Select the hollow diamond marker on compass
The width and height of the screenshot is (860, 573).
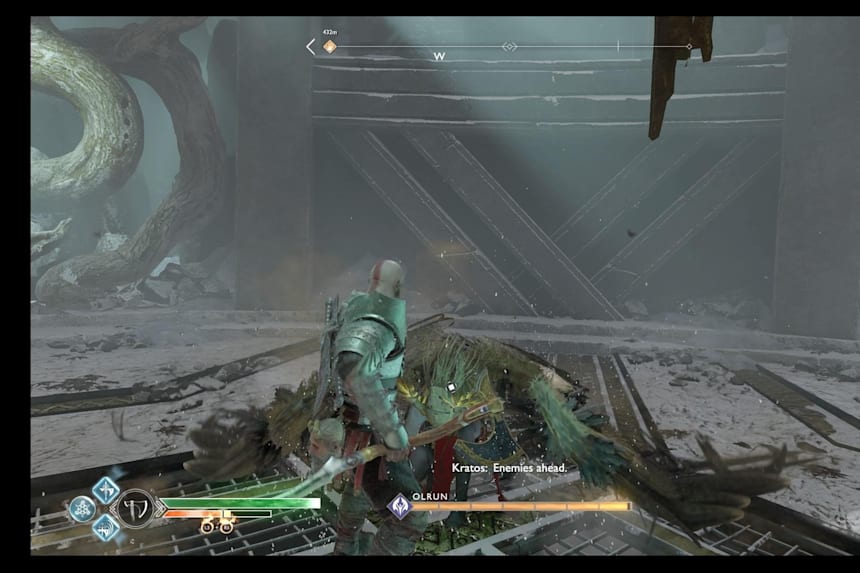click(510, 47)
